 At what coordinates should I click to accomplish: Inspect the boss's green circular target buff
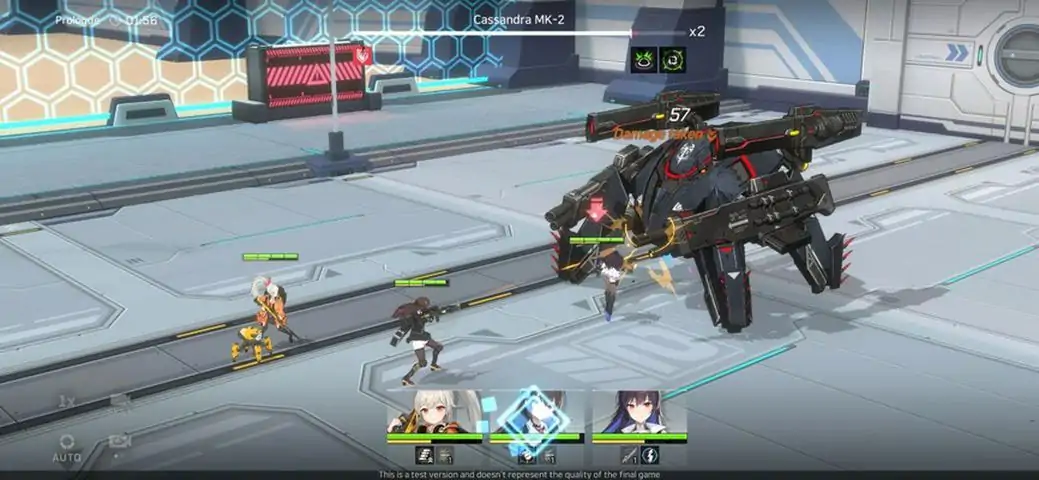(x=672, y=59)
